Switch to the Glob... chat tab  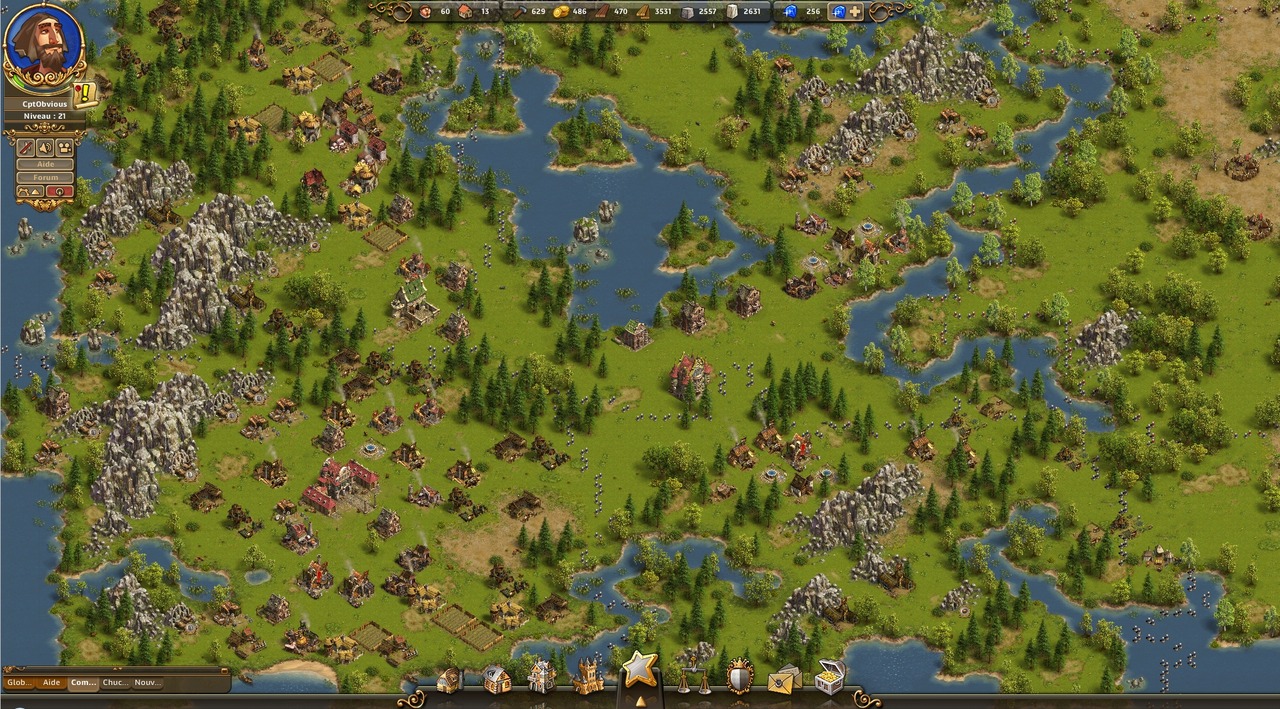(x=19, y=683)
